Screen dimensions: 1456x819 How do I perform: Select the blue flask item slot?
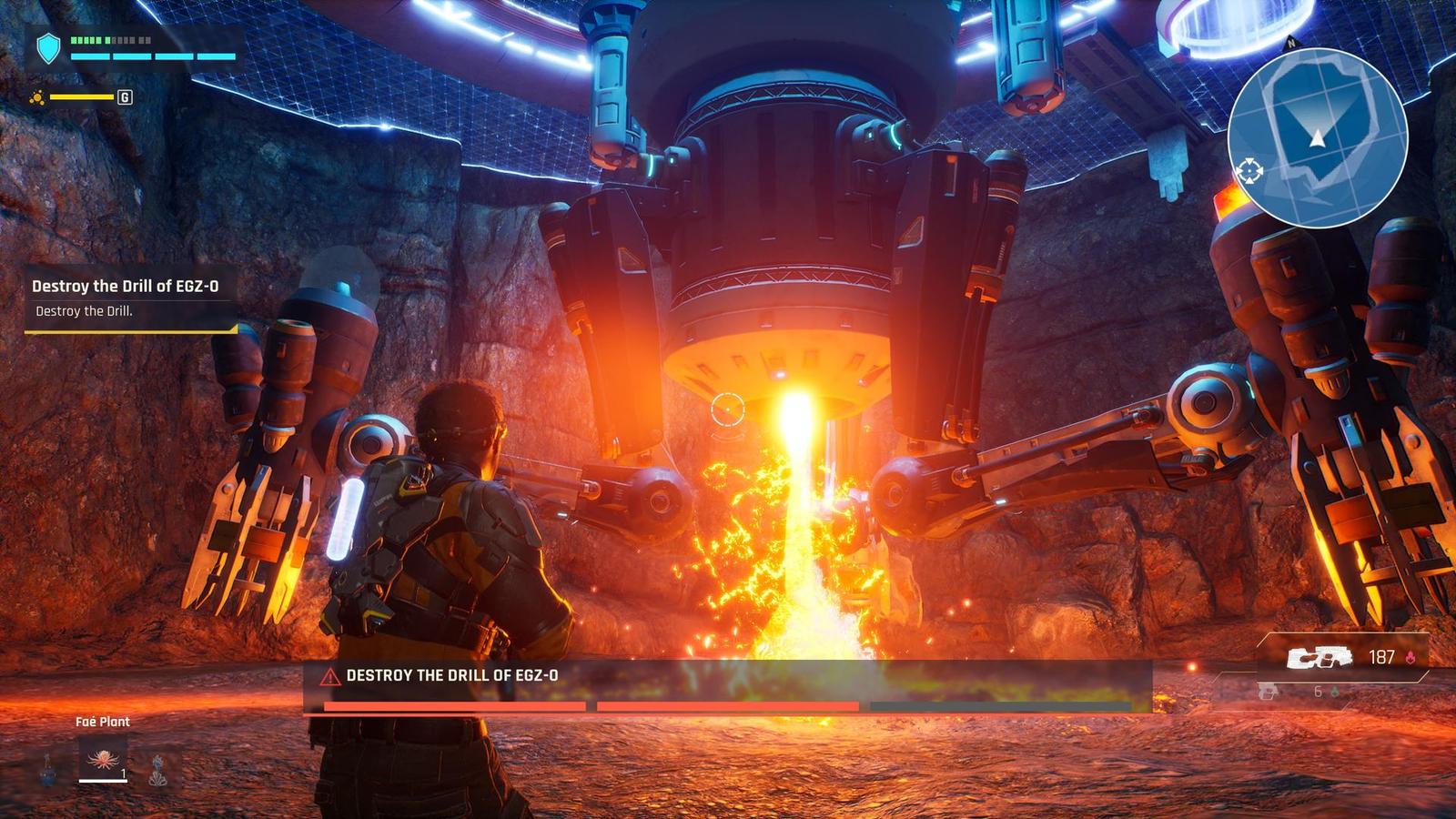pyautogui.click(x=47, y=767)
